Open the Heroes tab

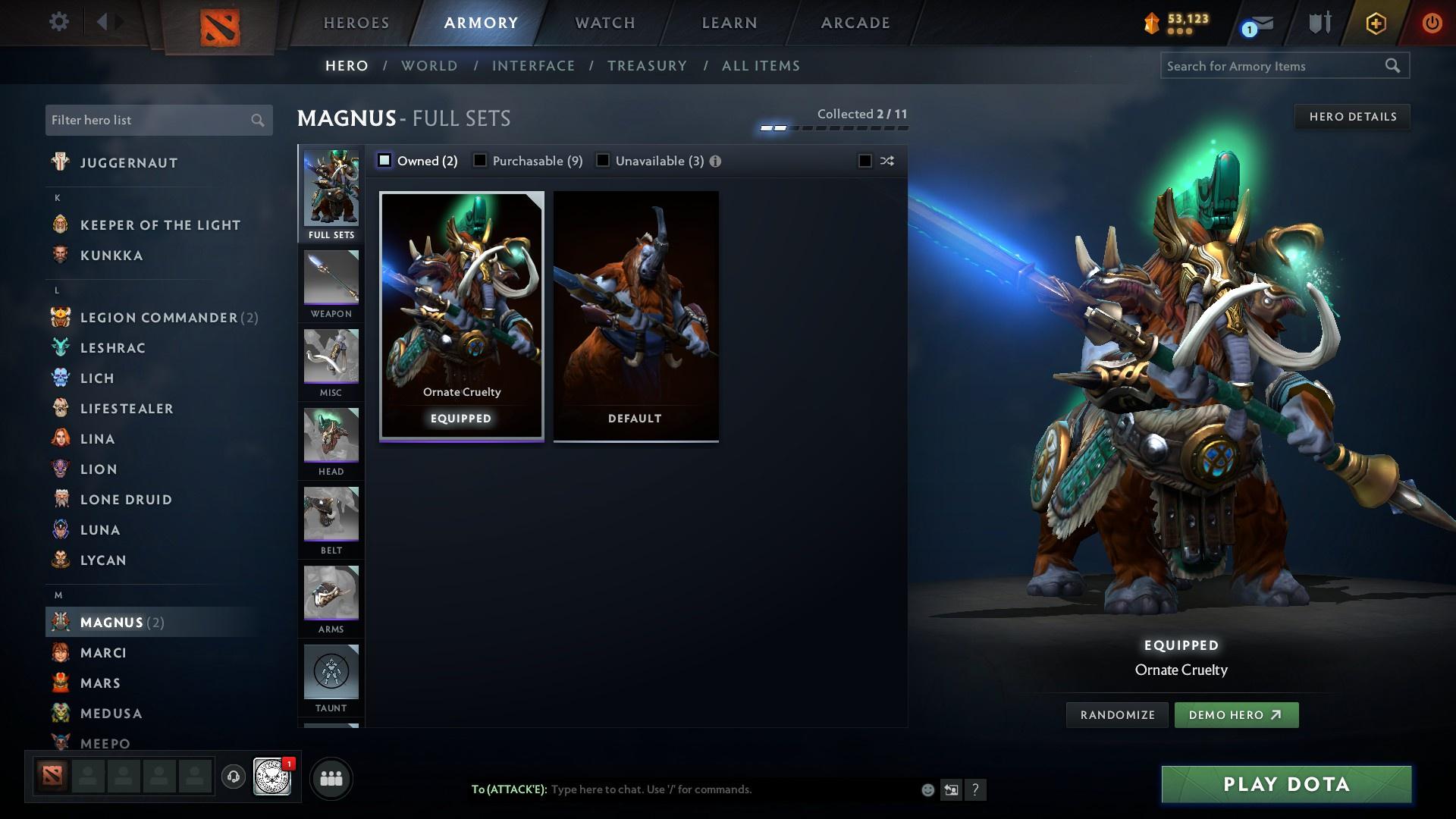(356, 23)
